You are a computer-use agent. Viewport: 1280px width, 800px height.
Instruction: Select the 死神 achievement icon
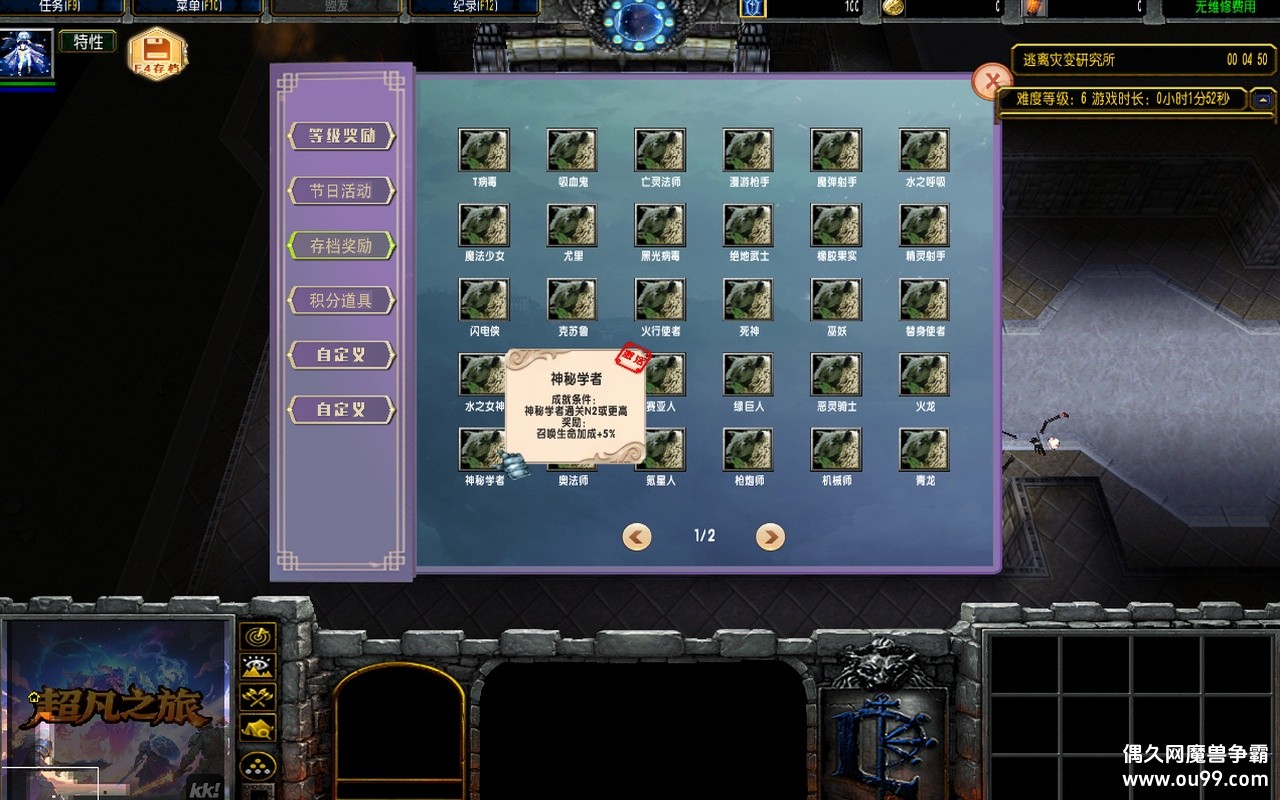(748, 298)
